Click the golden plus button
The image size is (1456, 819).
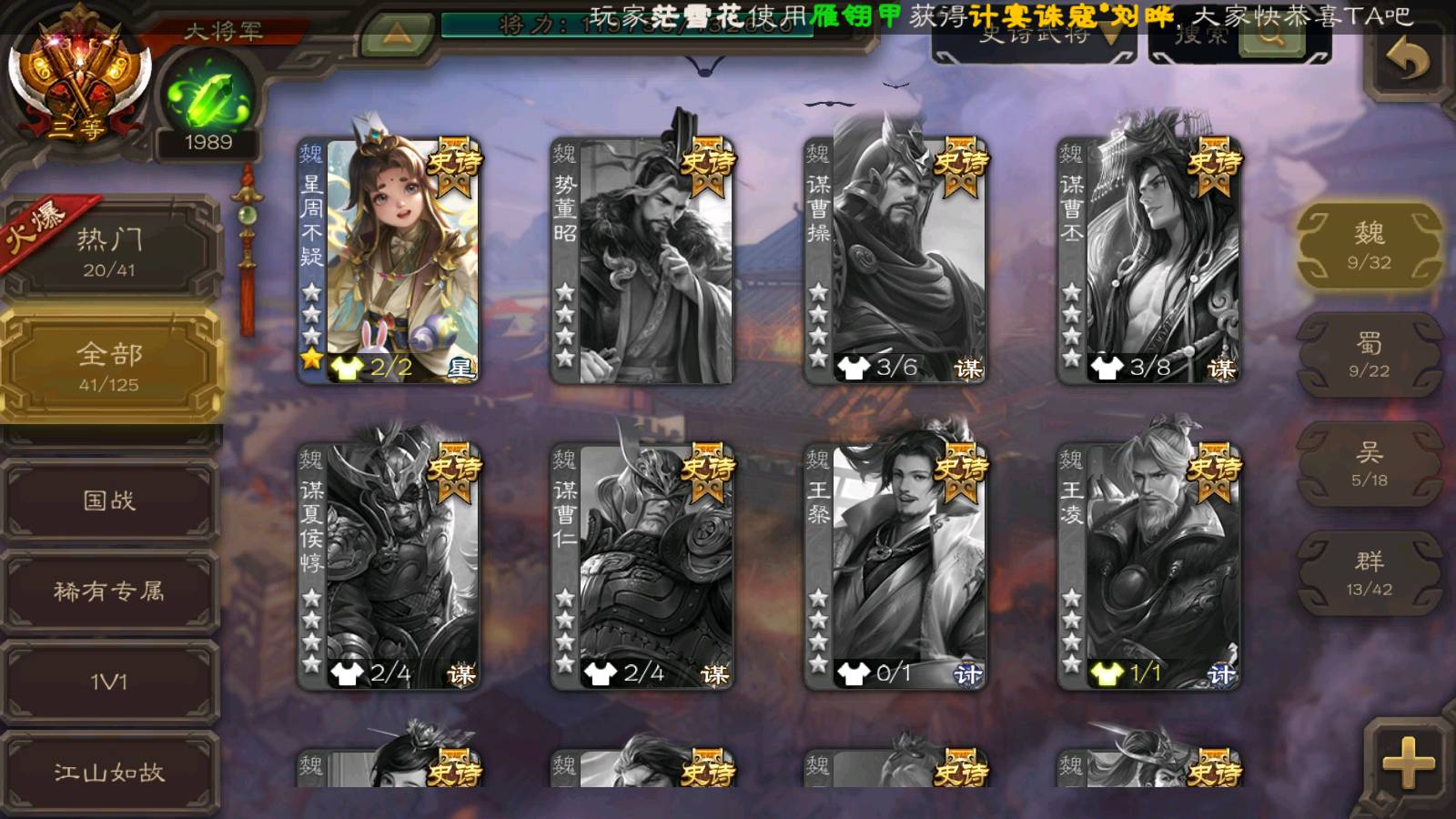[x=1408, y=763]
